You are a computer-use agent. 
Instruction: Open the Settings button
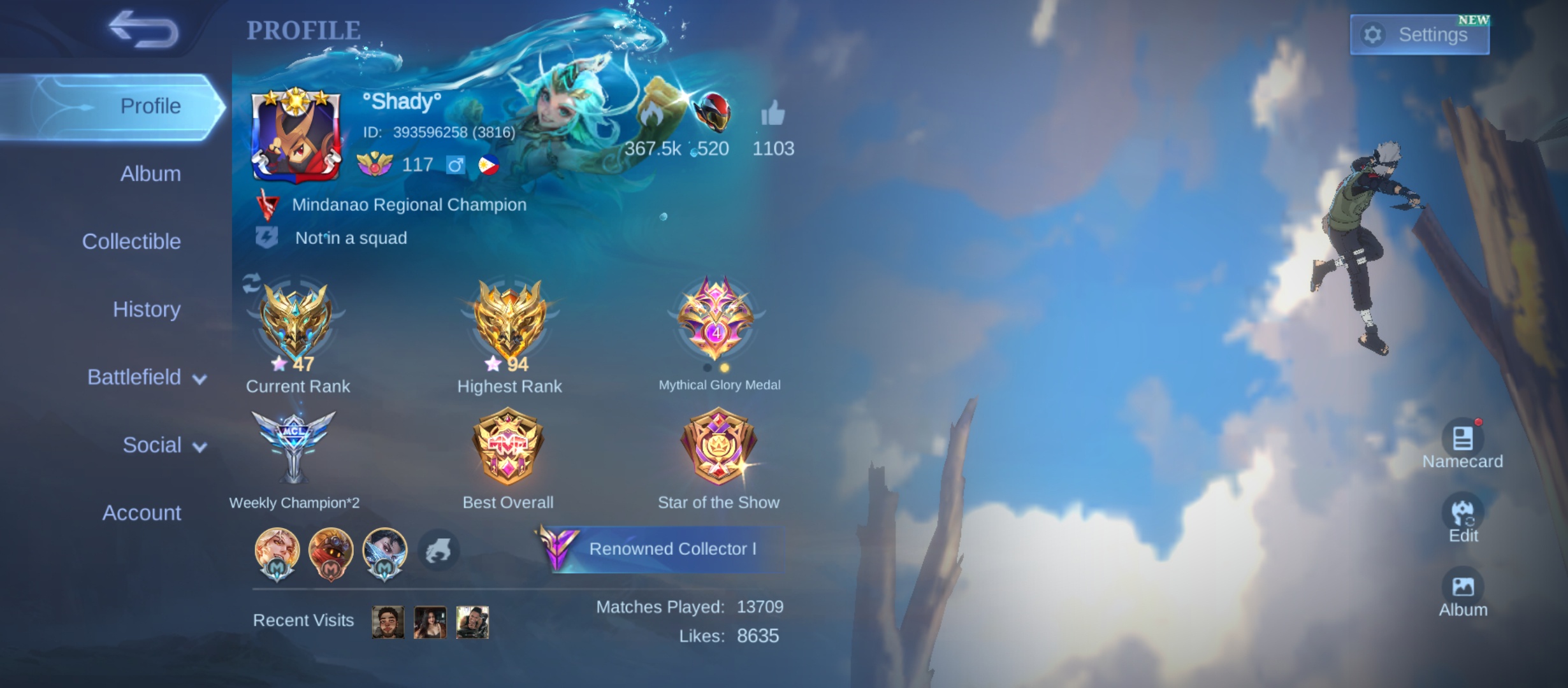(x=1419, y=34)
